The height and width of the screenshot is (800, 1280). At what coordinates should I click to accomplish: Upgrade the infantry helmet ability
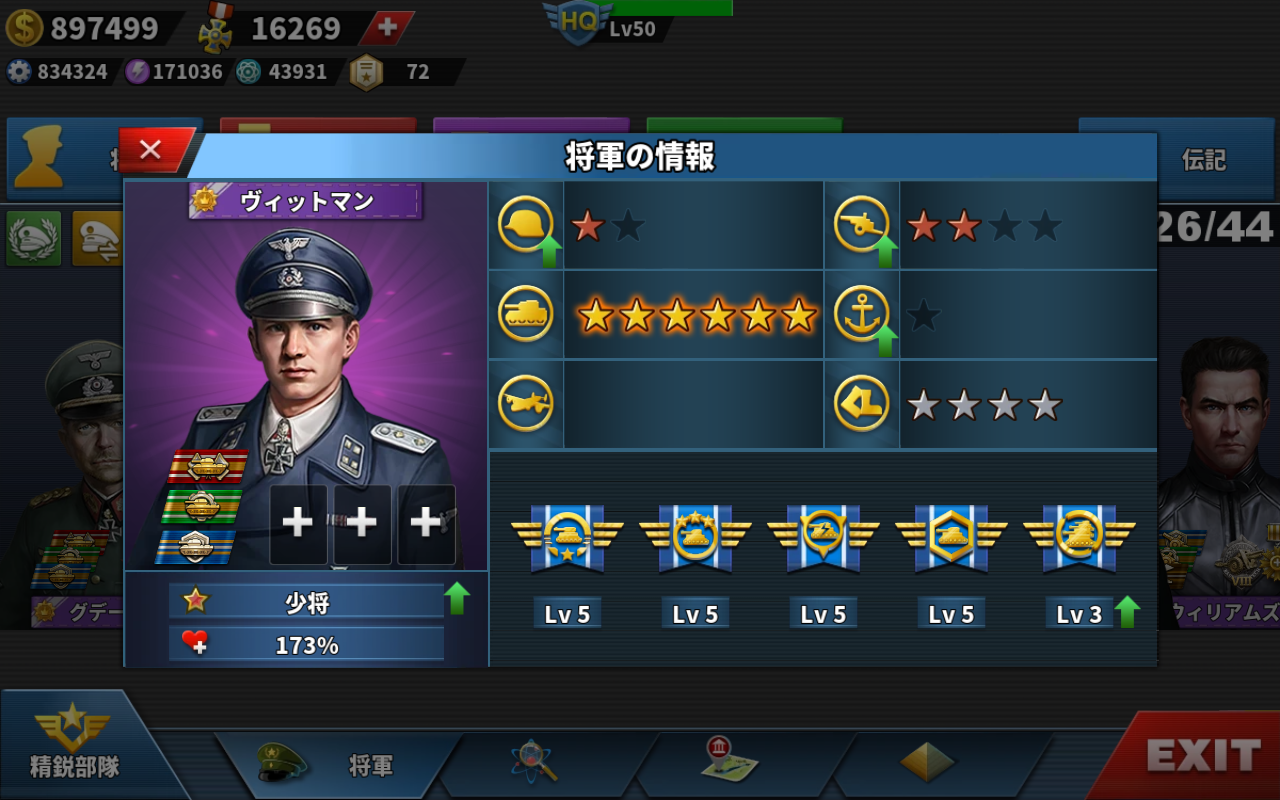click(548, 251)
